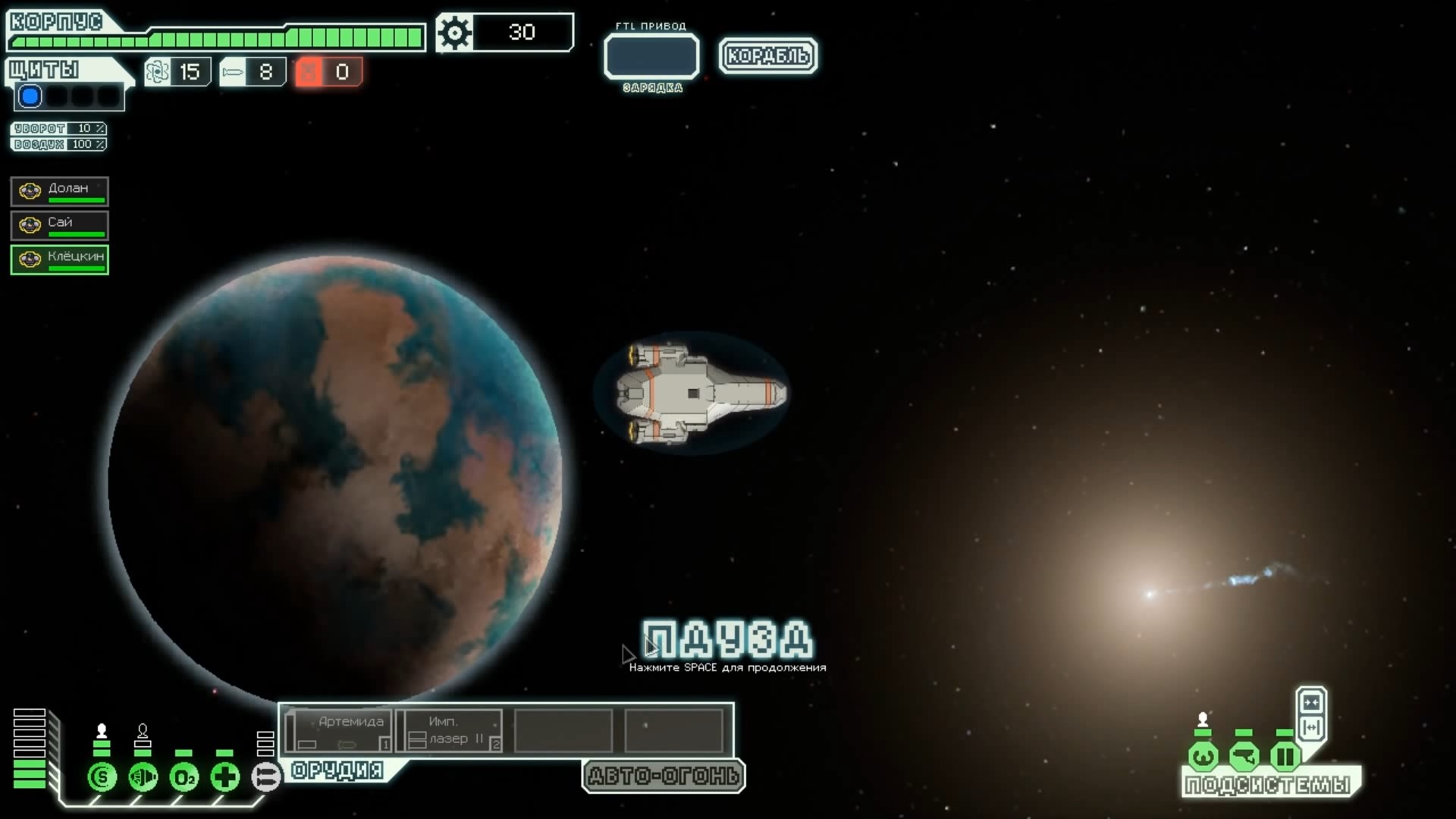Click the reactor power bars column
The width and height of the screenshot is (1456, 819).
30,748
